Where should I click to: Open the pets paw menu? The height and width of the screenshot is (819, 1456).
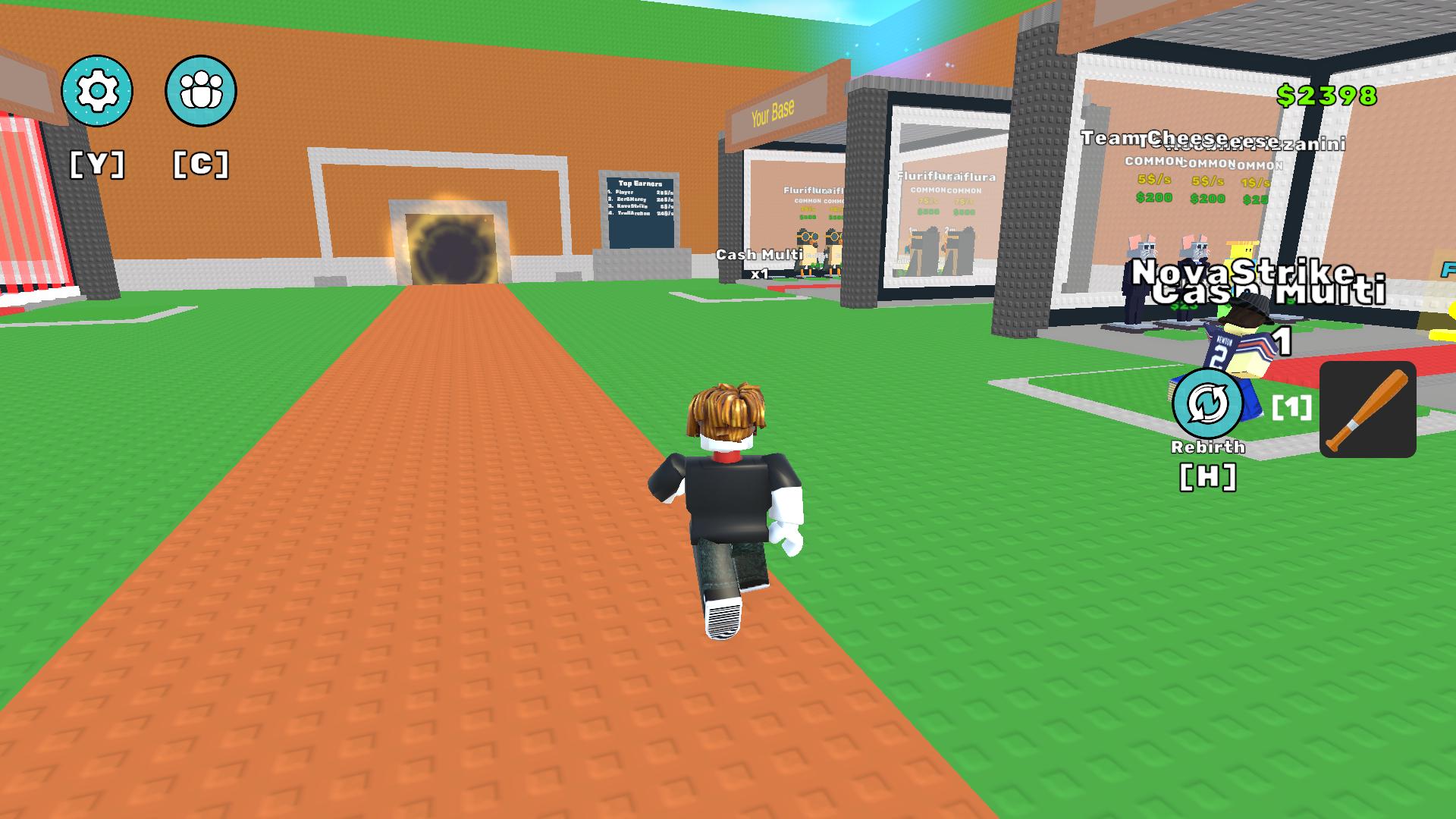[x=199, y=90]
